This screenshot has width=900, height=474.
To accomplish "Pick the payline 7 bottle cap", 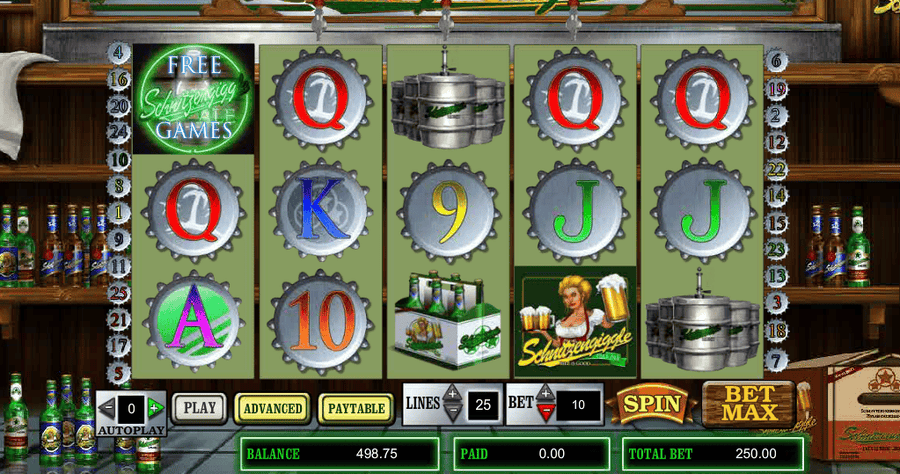I will [777, 357].
